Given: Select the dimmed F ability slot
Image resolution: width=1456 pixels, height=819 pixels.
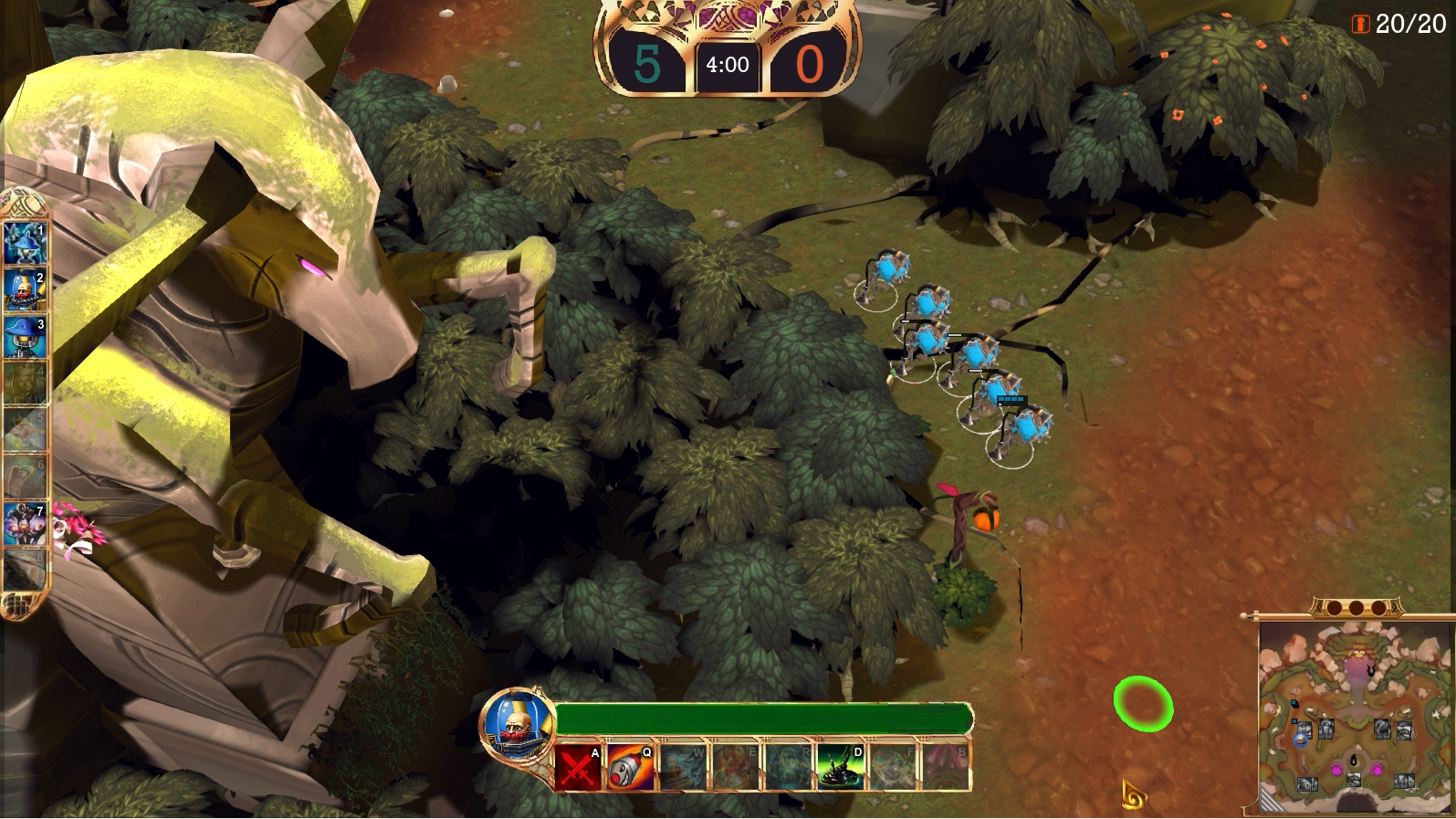Looking at the screenshot, I should pos(893,767).
